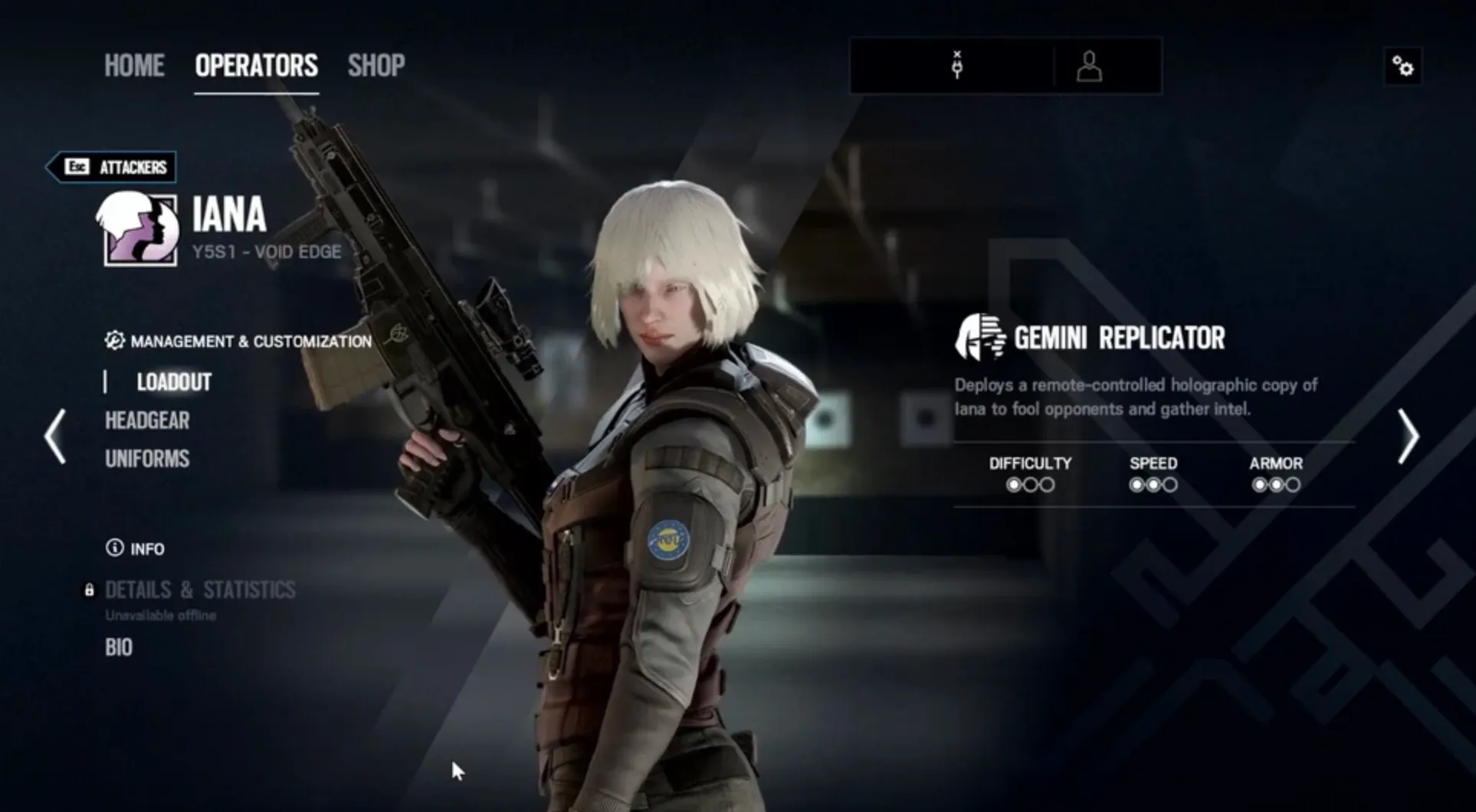Click the player profile icon
The image size is (1476, 812).
1088,67
